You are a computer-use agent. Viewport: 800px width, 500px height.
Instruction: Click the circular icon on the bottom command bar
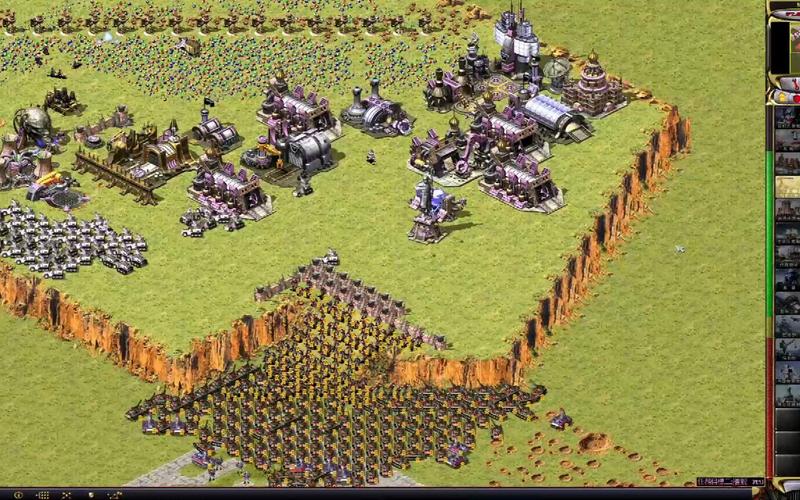click(x=18, y=495)
